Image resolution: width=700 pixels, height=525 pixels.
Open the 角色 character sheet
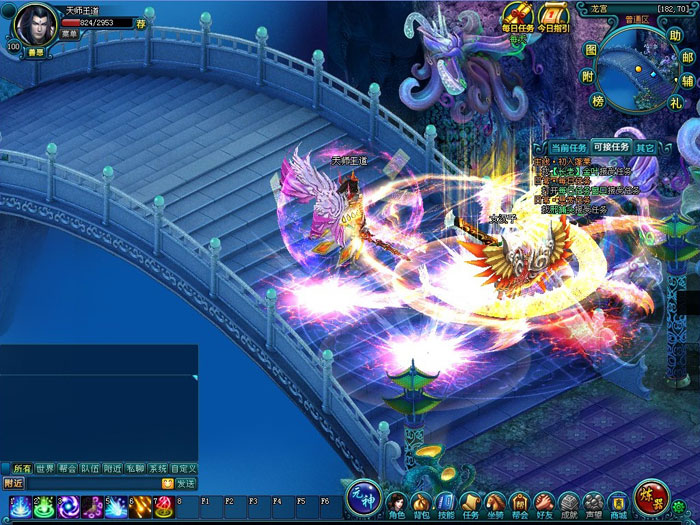pyautogui.click(x=396, y=504)
